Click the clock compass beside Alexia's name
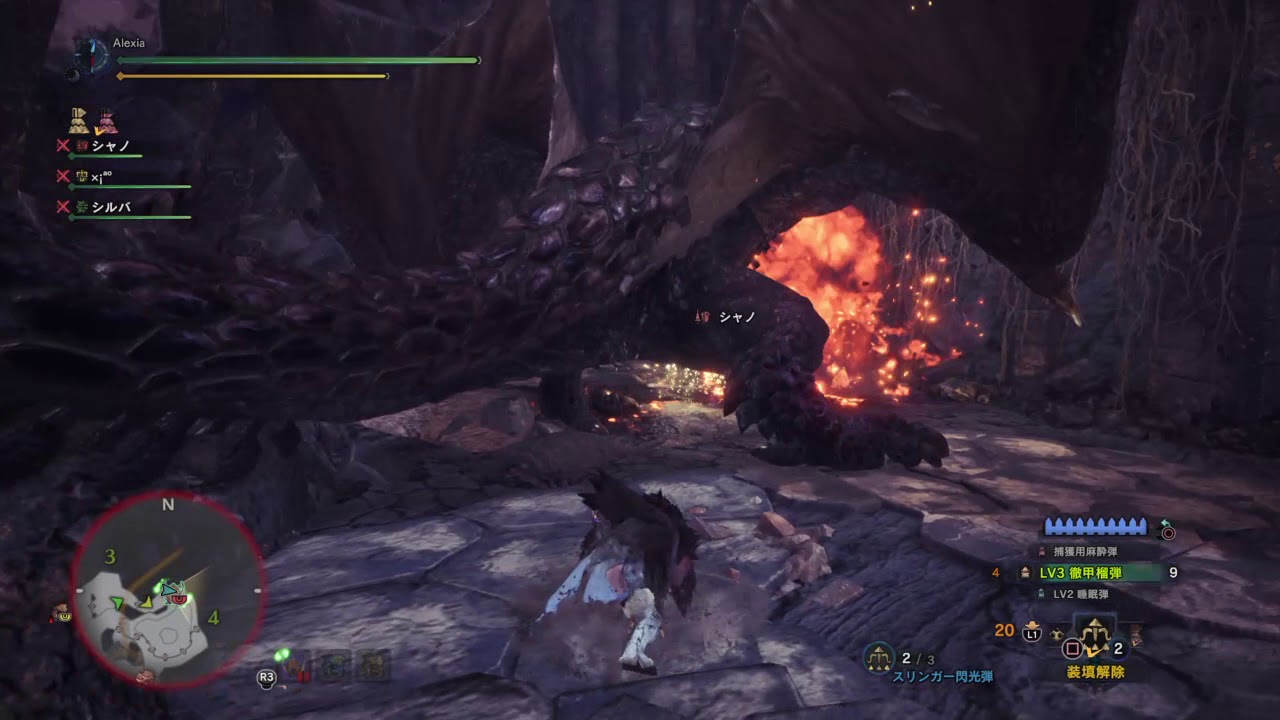This screenshot has height=720, width=1280. pos(93,54)
